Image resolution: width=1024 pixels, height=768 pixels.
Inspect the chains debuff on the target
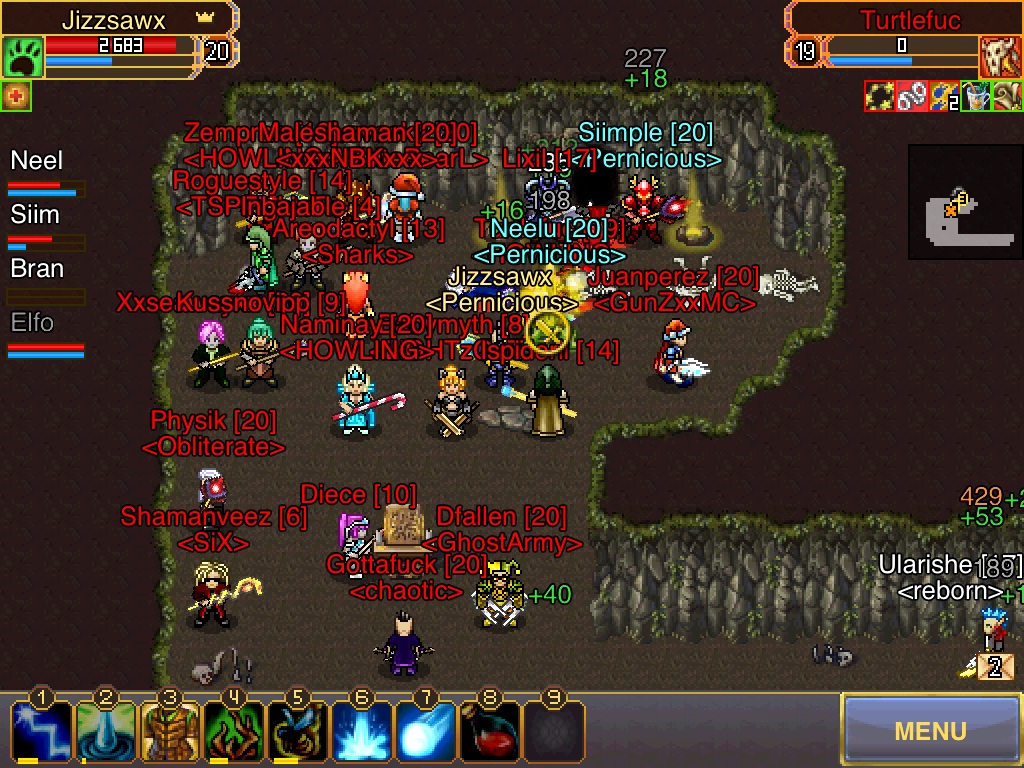[911, 96]
